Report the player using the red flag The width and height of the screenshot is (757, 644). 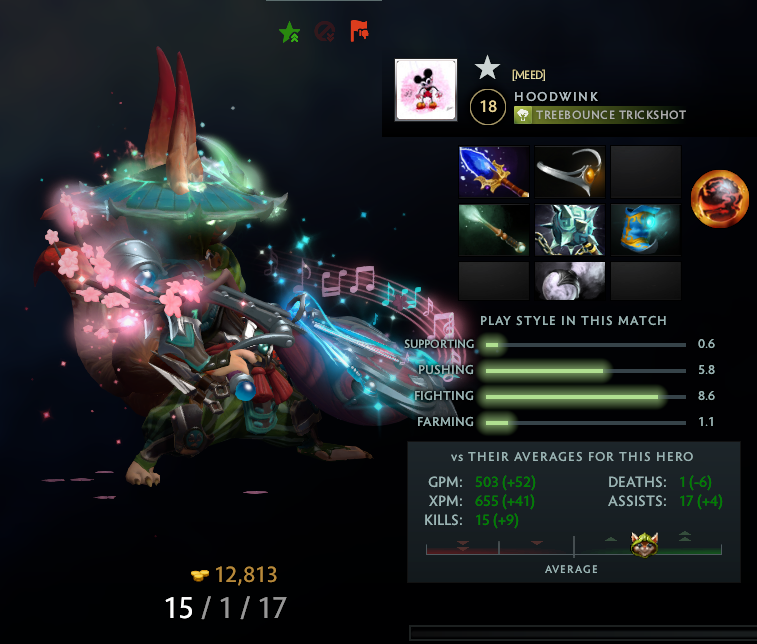coord(359,32)
